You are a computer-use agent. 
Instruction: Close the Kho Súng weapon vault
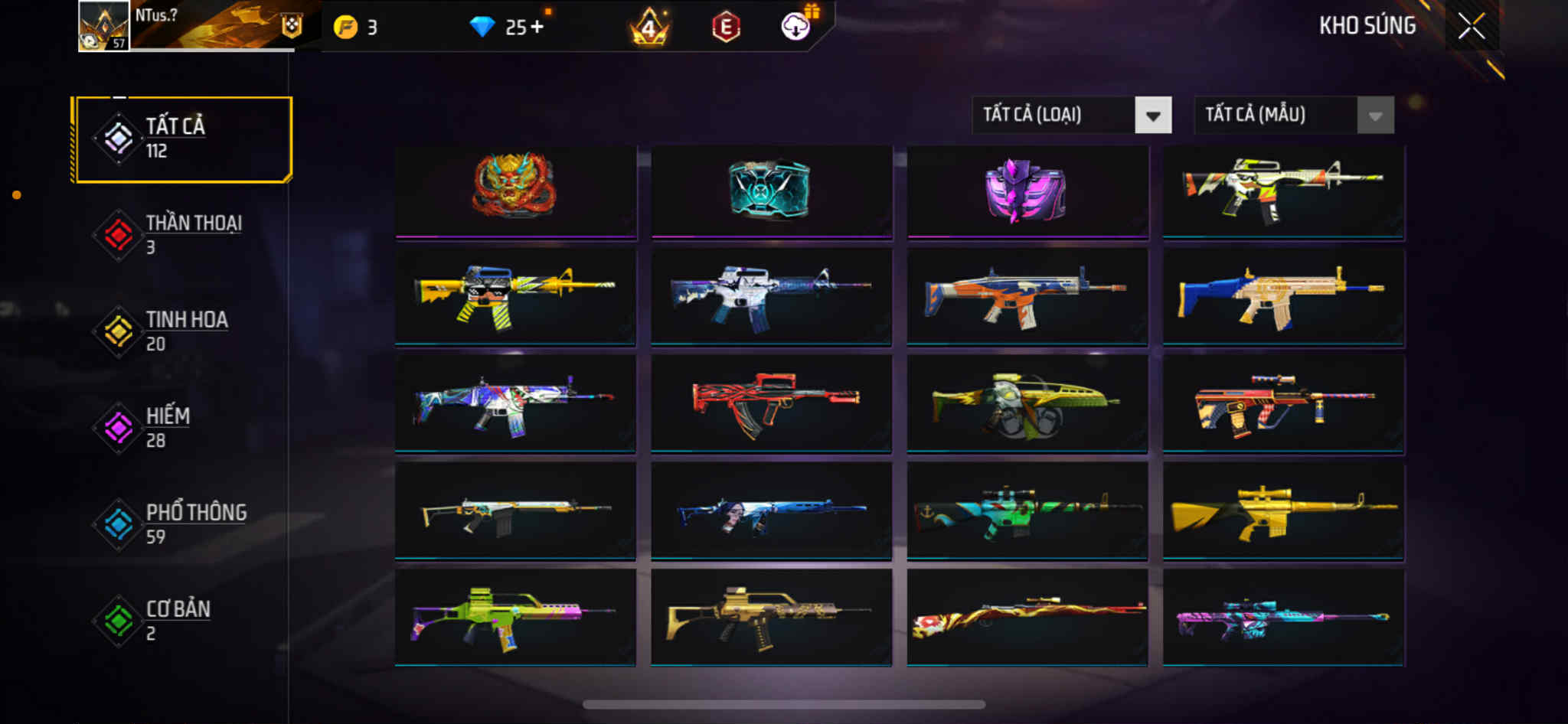1471,26
